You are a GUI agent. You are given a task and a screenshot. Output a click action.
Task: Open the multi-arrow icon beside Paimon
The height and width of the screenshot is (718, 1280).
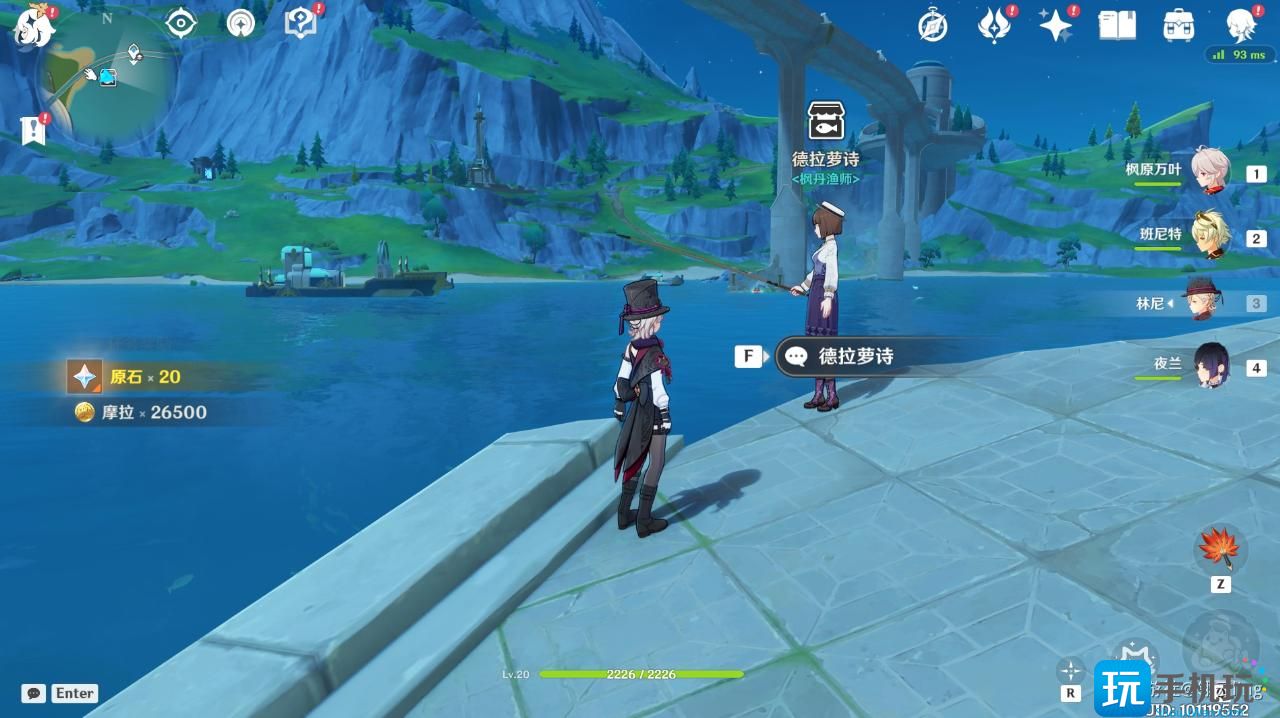[x=240, y=23]
